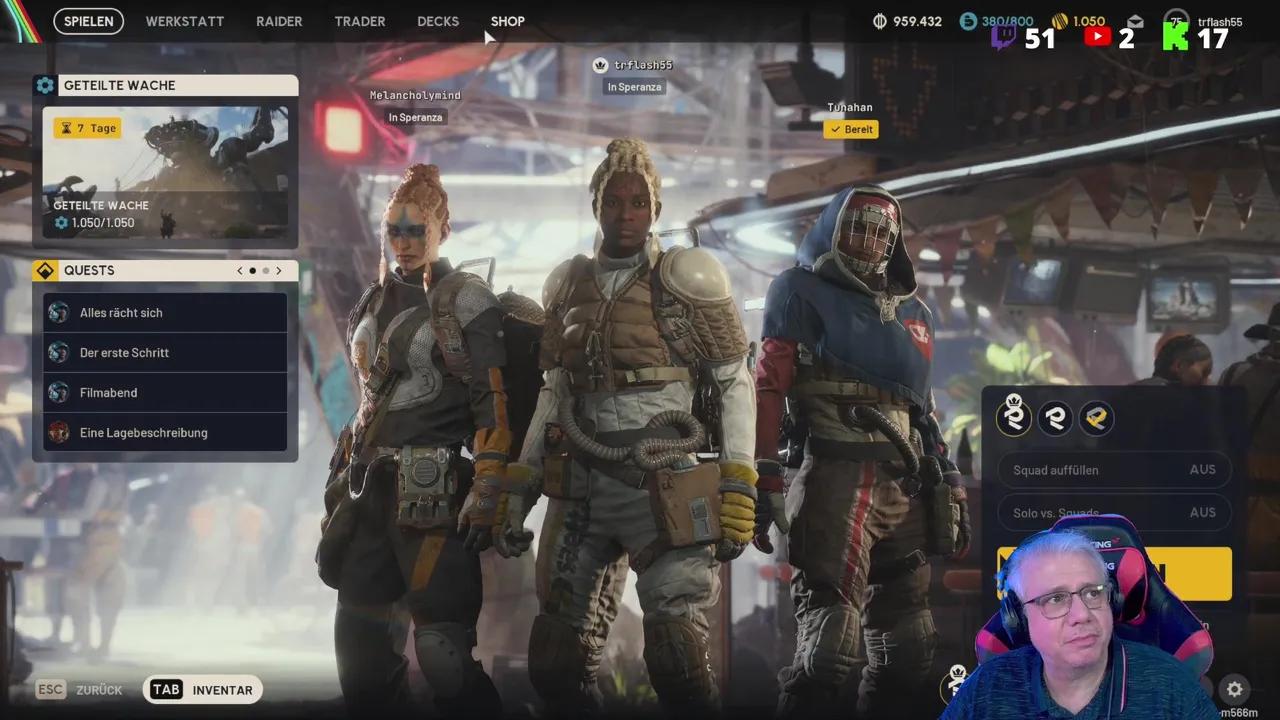The width and height of the screenshot is (1280, 720).
Task: Click TAB Inventar at the bottom left
Action: (x=202, y=689)
